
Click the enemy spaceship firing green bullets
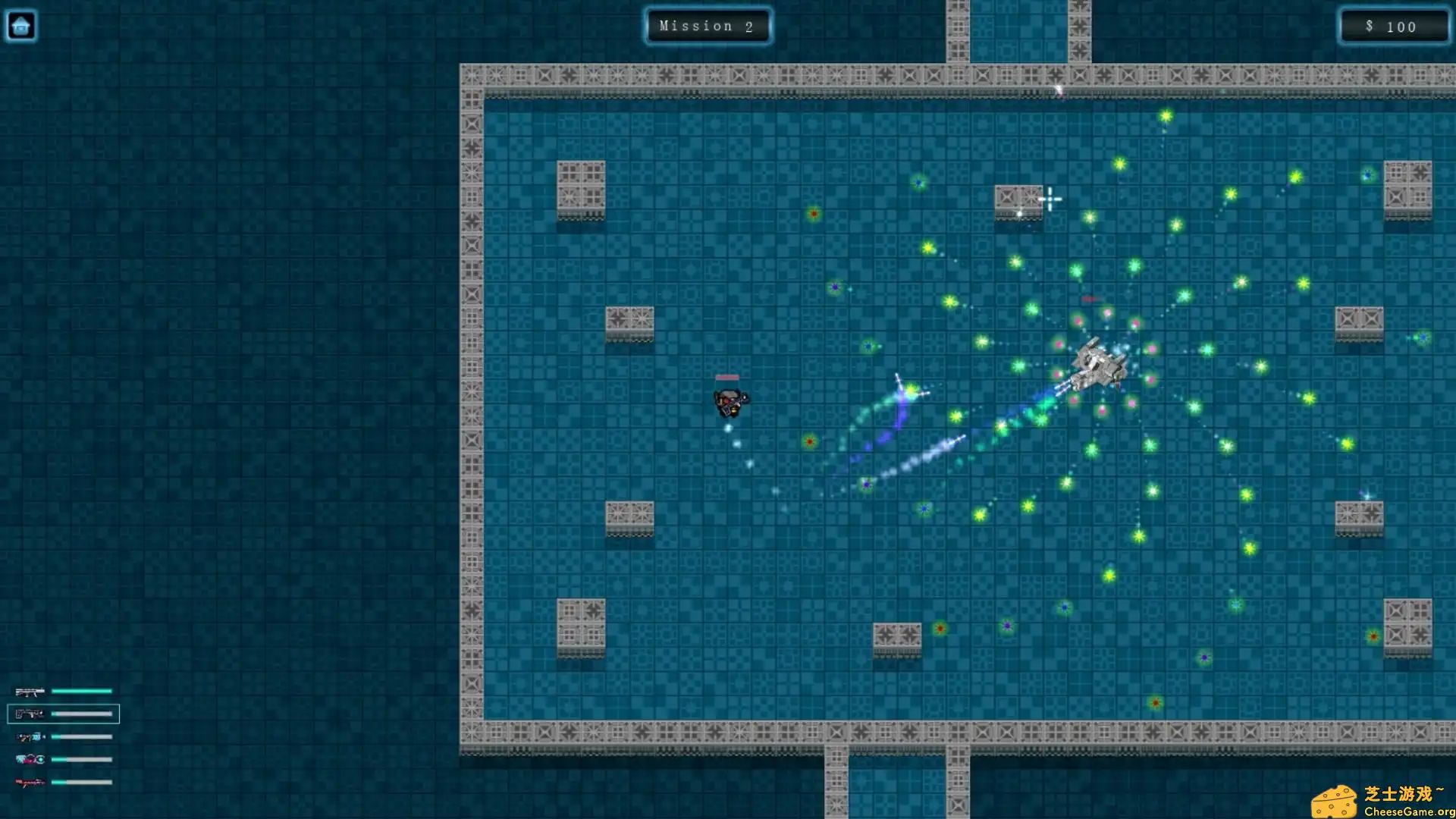[1099, 364]
